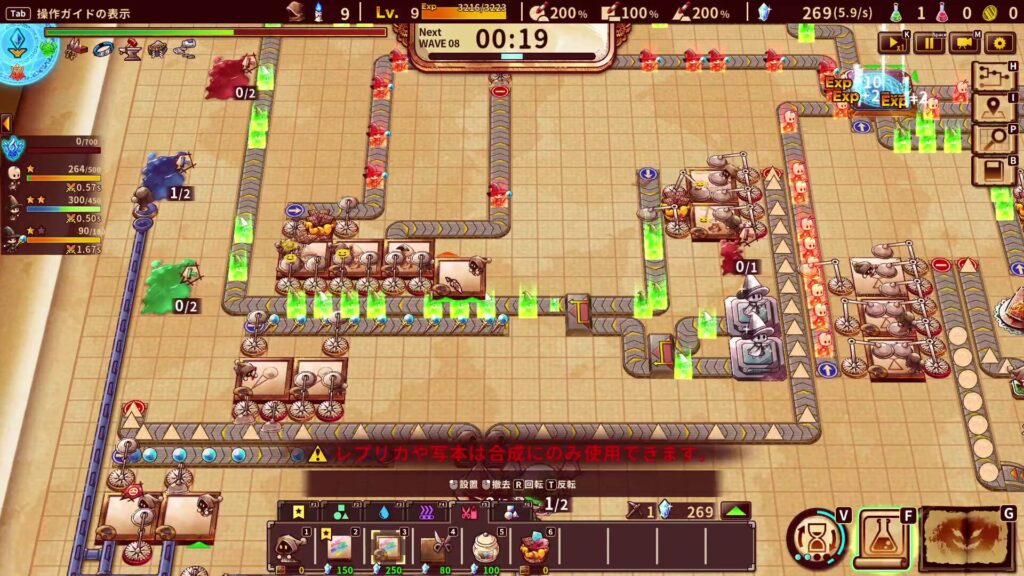Open the map marker panel
The height and width of the screenshot is (576, 1024).
click(995, 108)
